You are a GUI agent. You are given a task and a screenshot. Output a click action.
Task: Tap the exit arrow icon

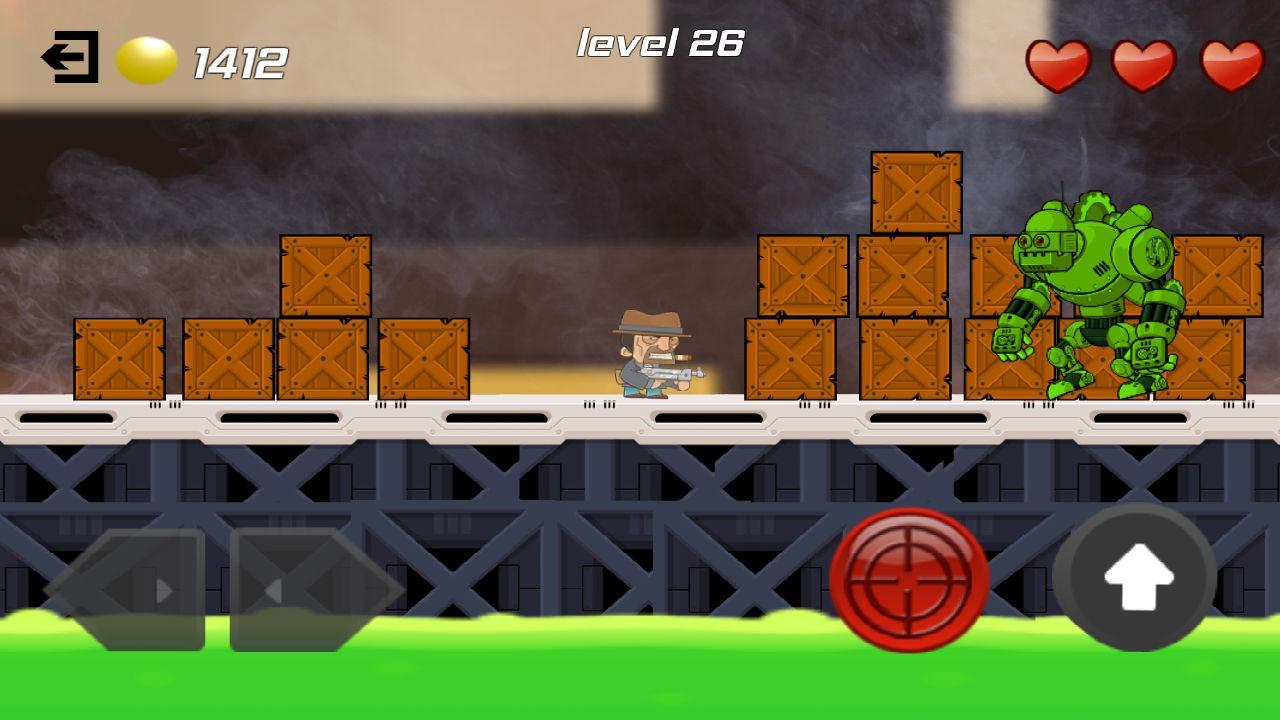point(70,57)
